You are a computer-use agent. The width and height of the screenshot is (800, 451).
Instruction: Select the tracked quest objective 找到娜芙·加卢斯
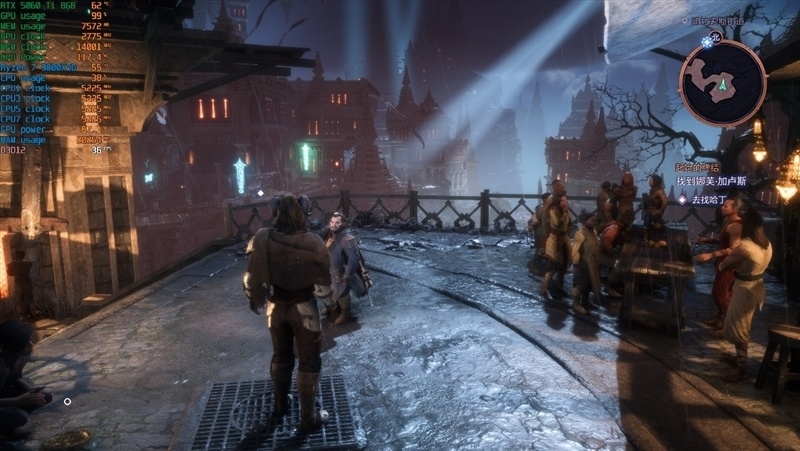[711, 182]
